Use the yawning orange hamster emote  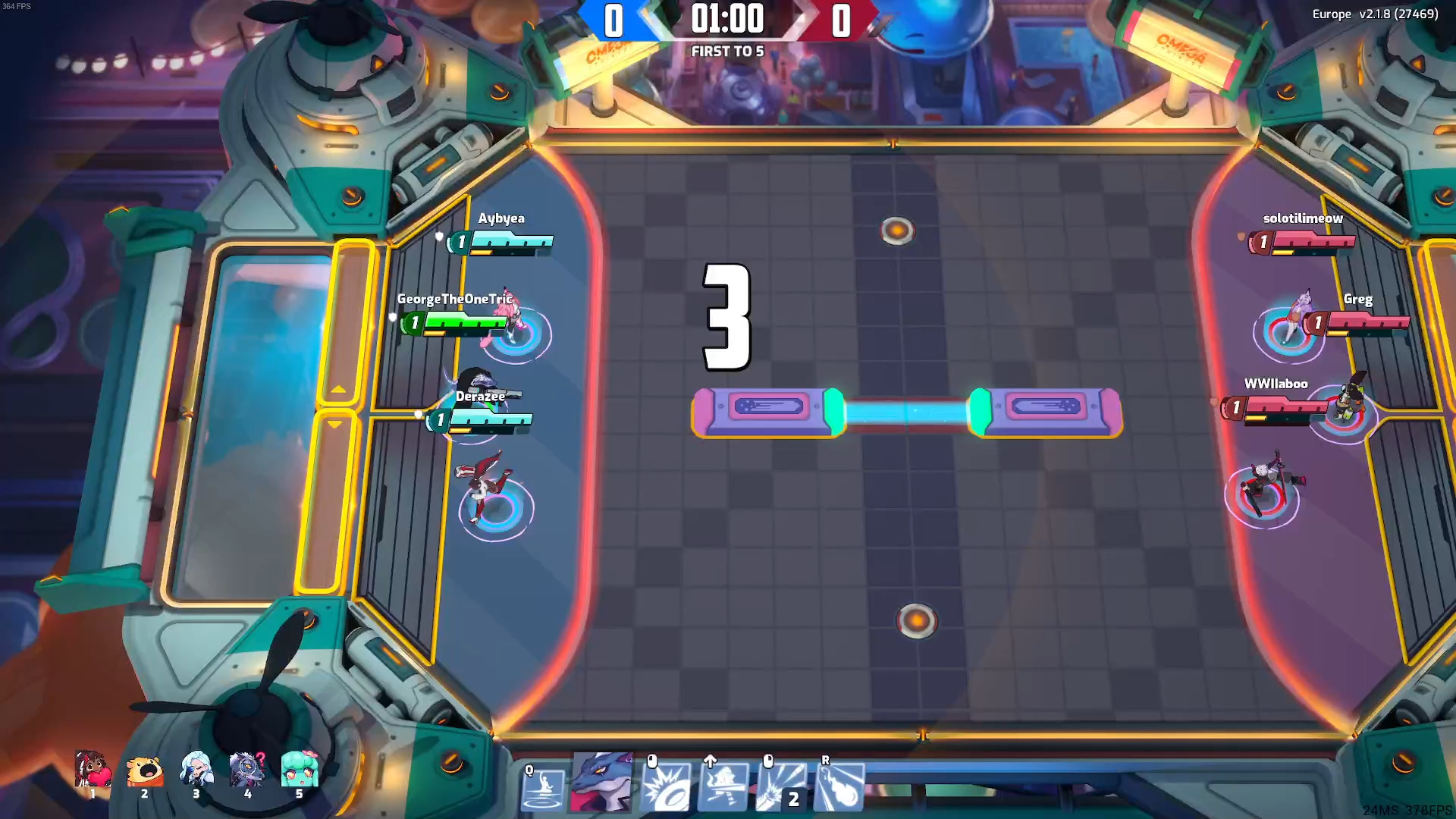click(x=144, y=770)
